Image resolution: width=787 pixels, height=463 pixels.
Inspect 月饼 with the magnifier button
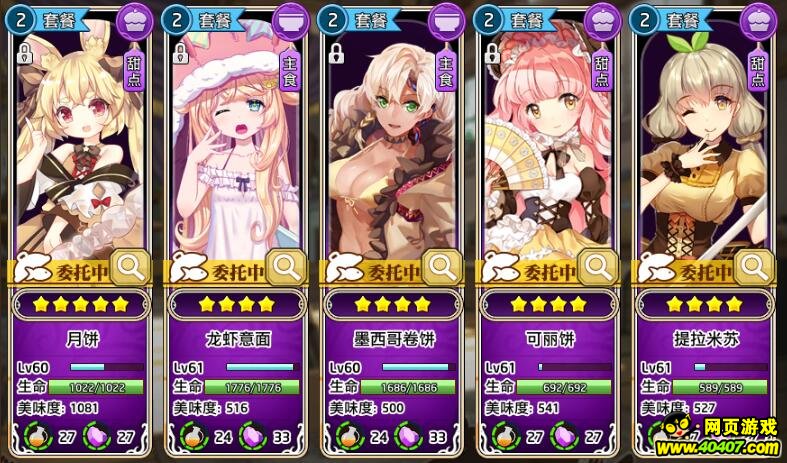click(x=131, y=266)
